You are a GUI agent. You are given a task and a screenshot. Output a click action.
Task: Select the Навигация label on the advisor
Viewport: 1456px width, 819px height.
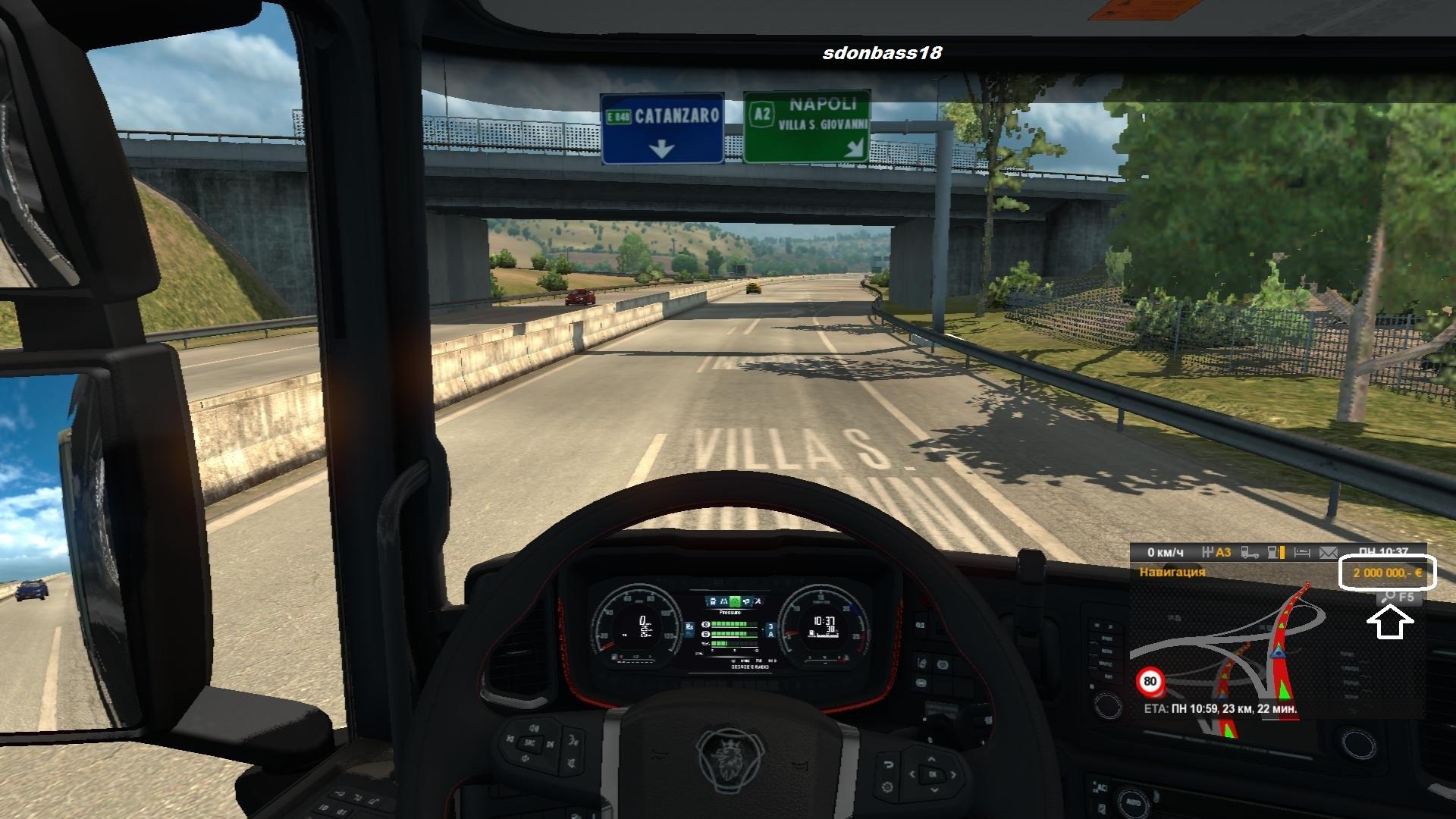tap(1172, 573)
